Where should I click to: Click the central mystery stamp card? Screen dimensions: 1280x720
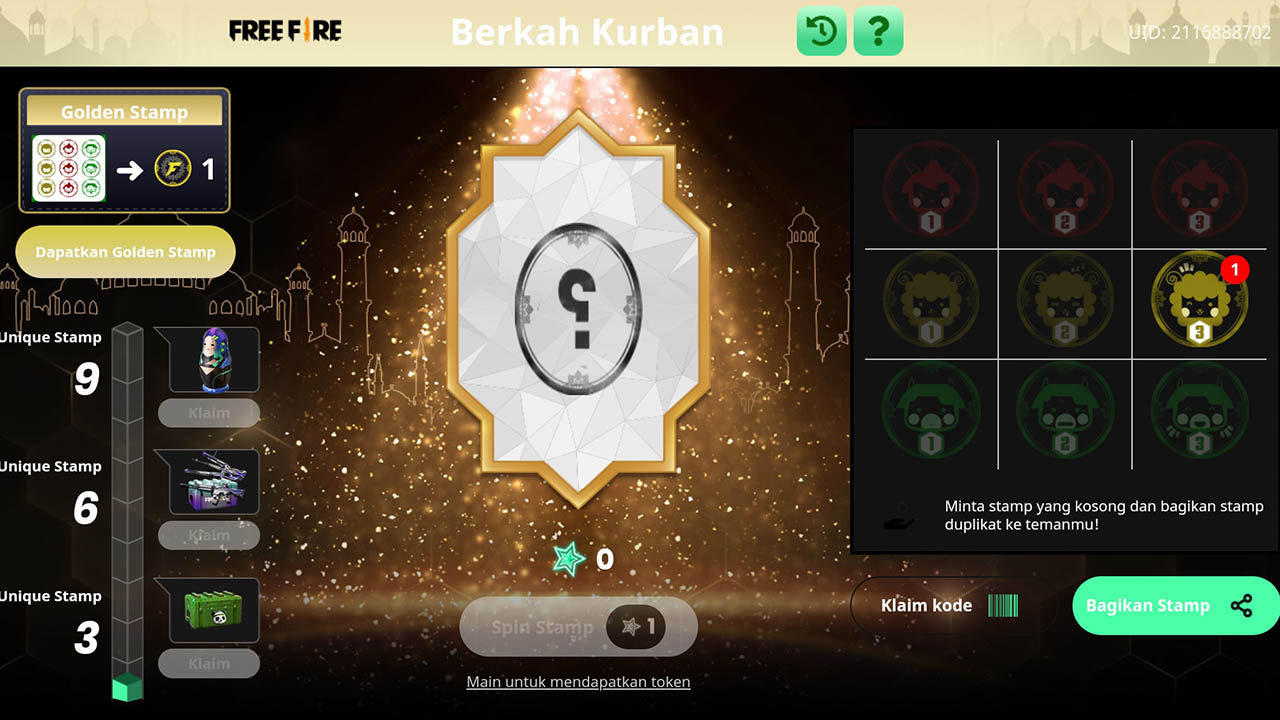578,310
